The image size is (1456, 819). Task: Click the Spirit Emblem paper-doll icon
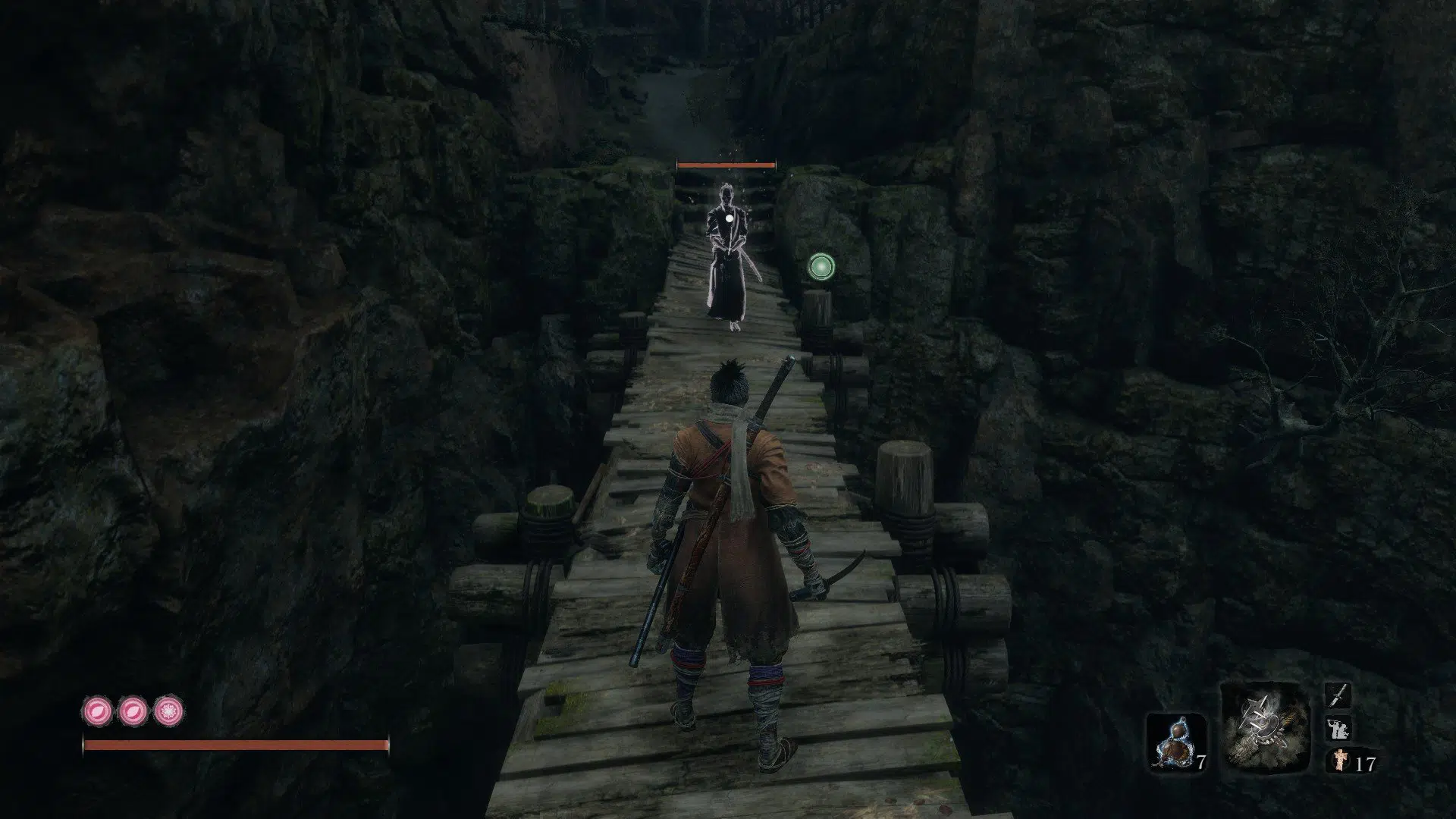[1338, 761]
